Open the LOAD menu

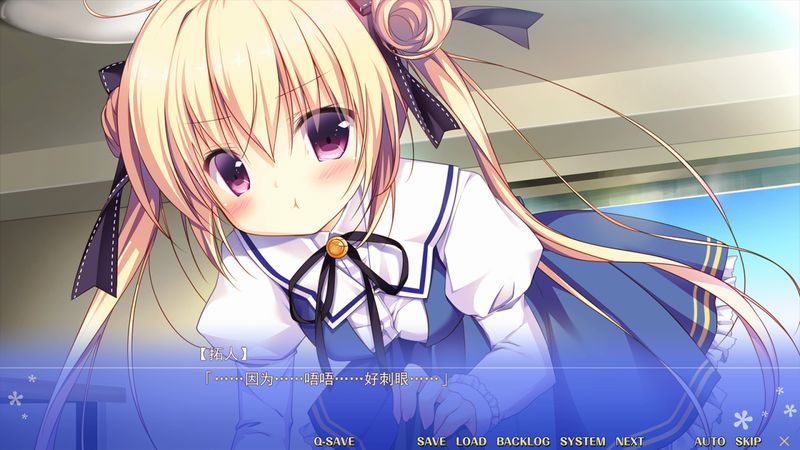point(470,441)
